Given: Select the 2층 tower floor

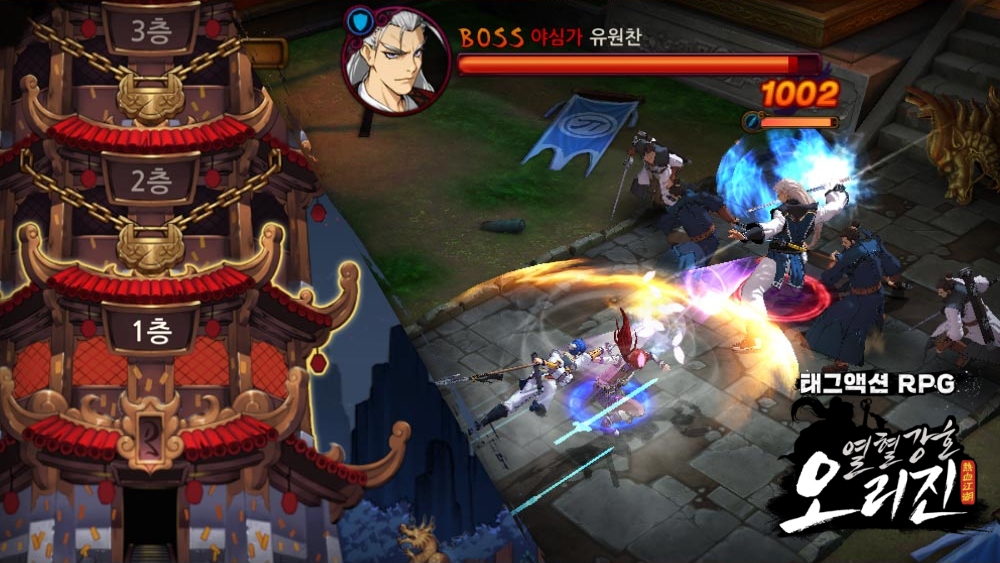Looking at the screenshot, I should pos(151,180).
